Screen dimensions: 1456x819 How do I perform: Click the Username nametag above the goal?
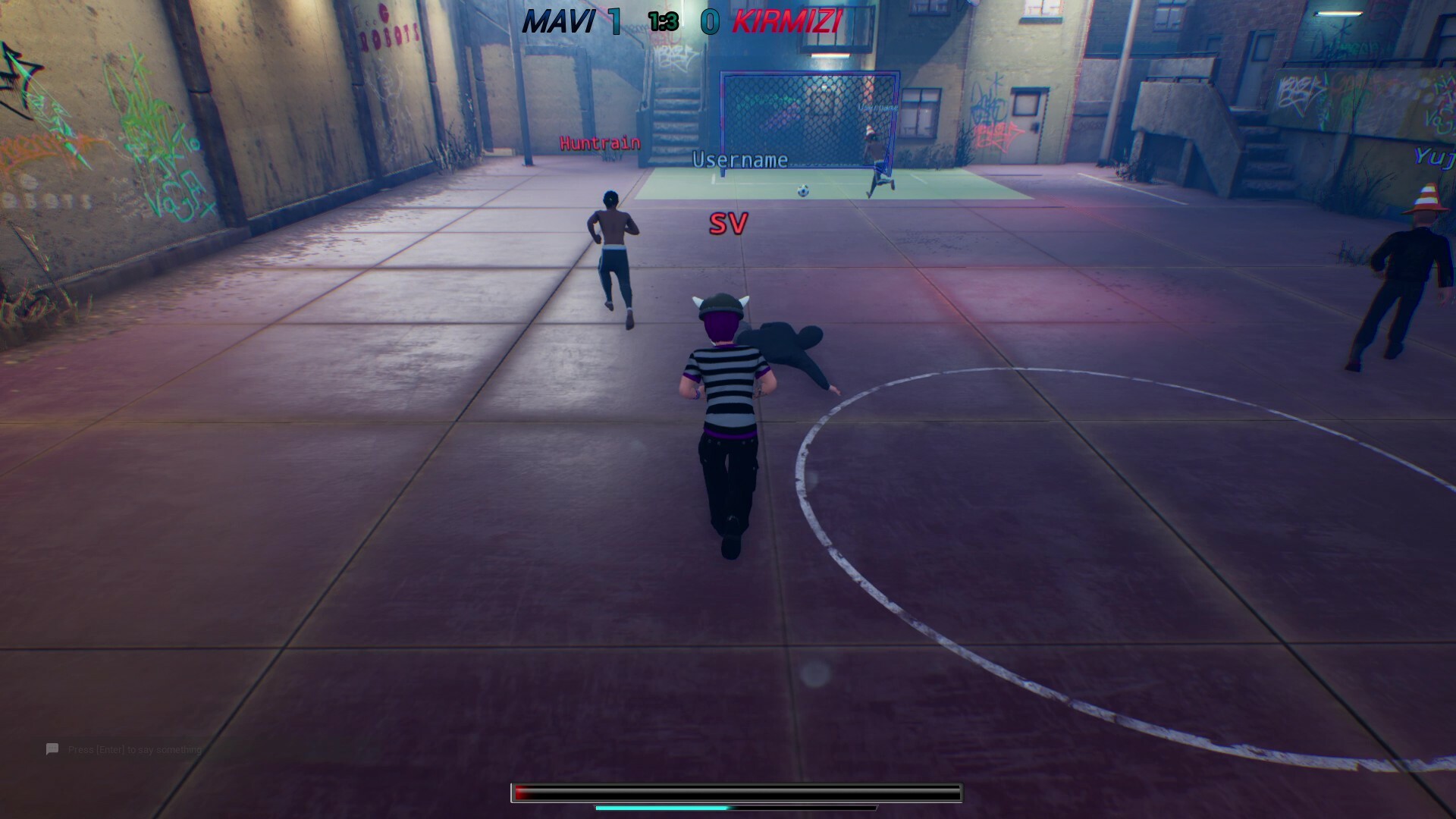(x=740, y=161)
